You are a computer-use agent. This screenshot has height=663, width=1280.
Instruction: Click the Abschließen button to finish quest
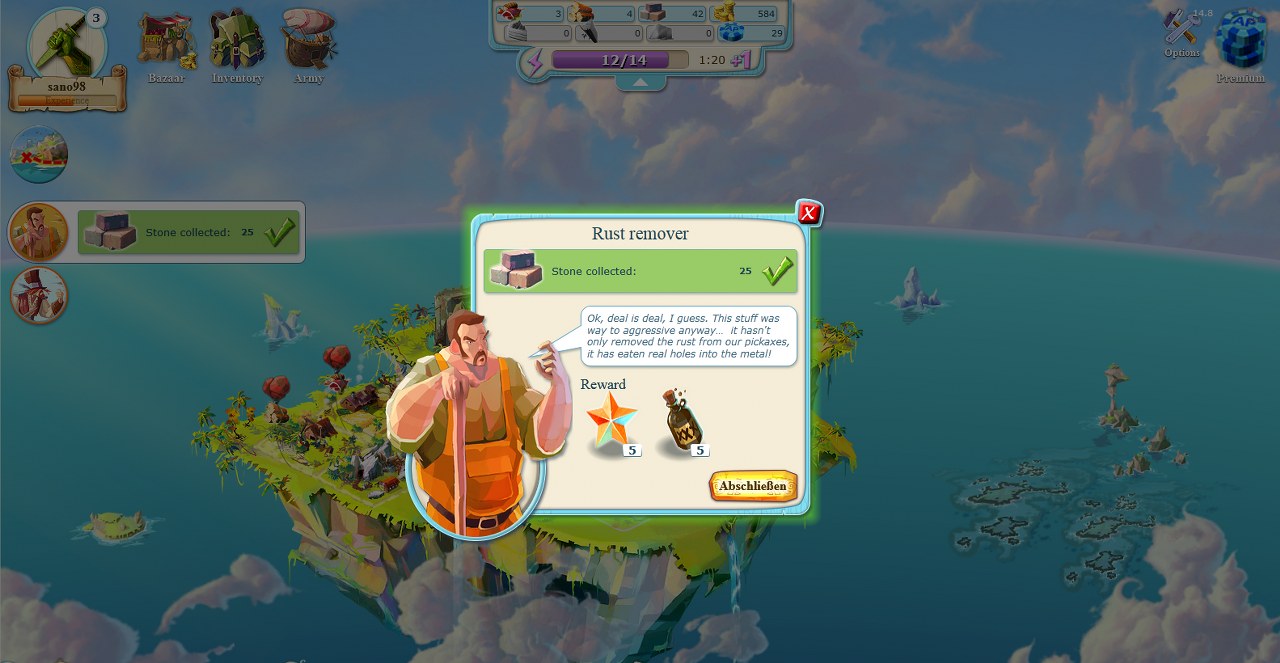pyautogui.click(x=753, y=486)
